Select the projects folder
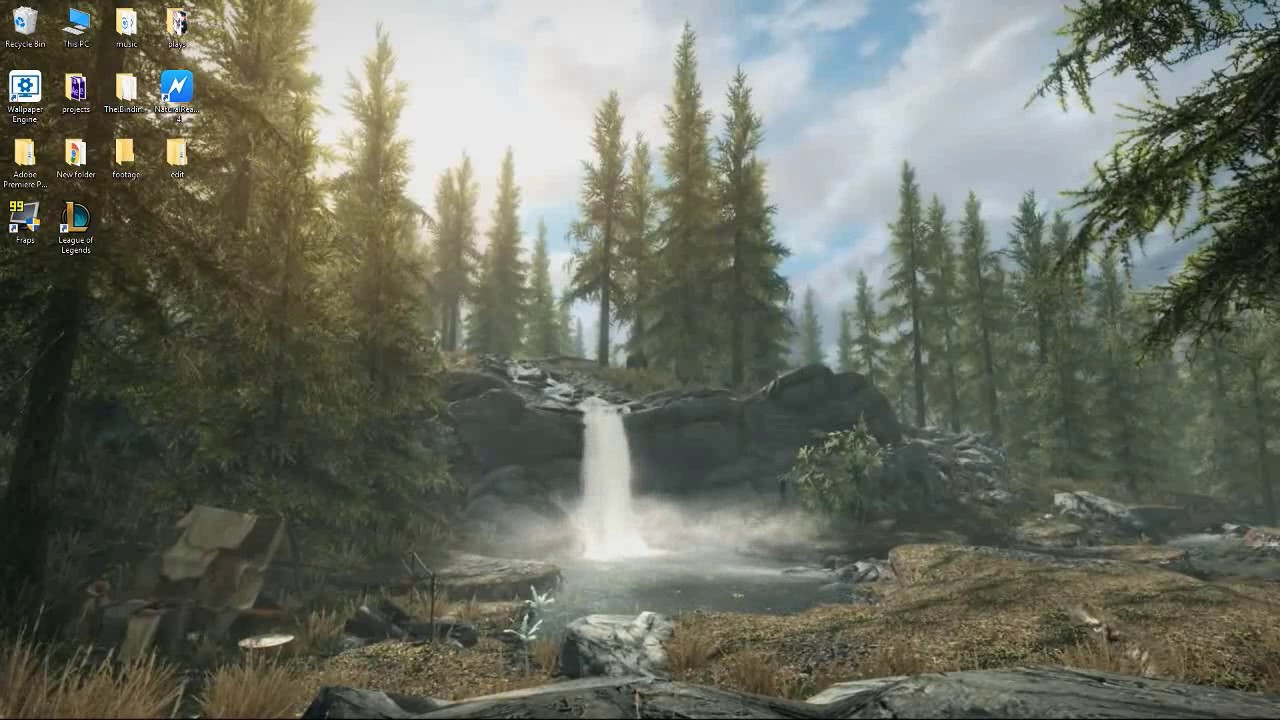This screenshot has height=720, width=1280. point(75,85)
